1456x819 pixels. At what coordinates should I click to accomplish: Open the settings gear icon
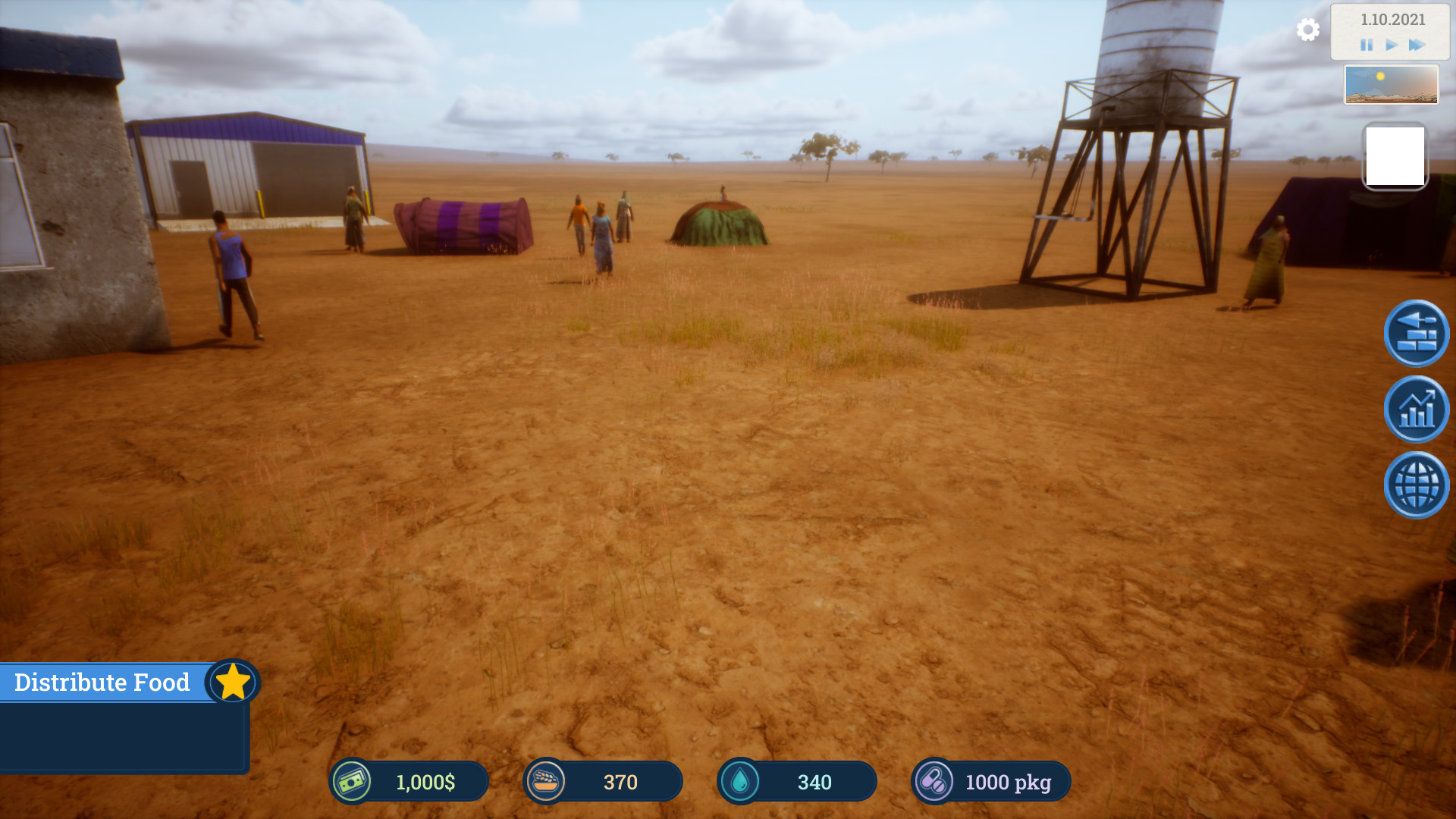point(1307,31)
